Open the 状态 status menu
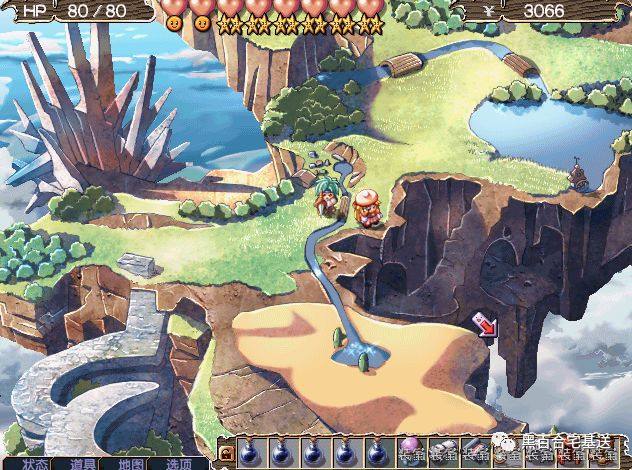632x470 pixels. point(36,464)
